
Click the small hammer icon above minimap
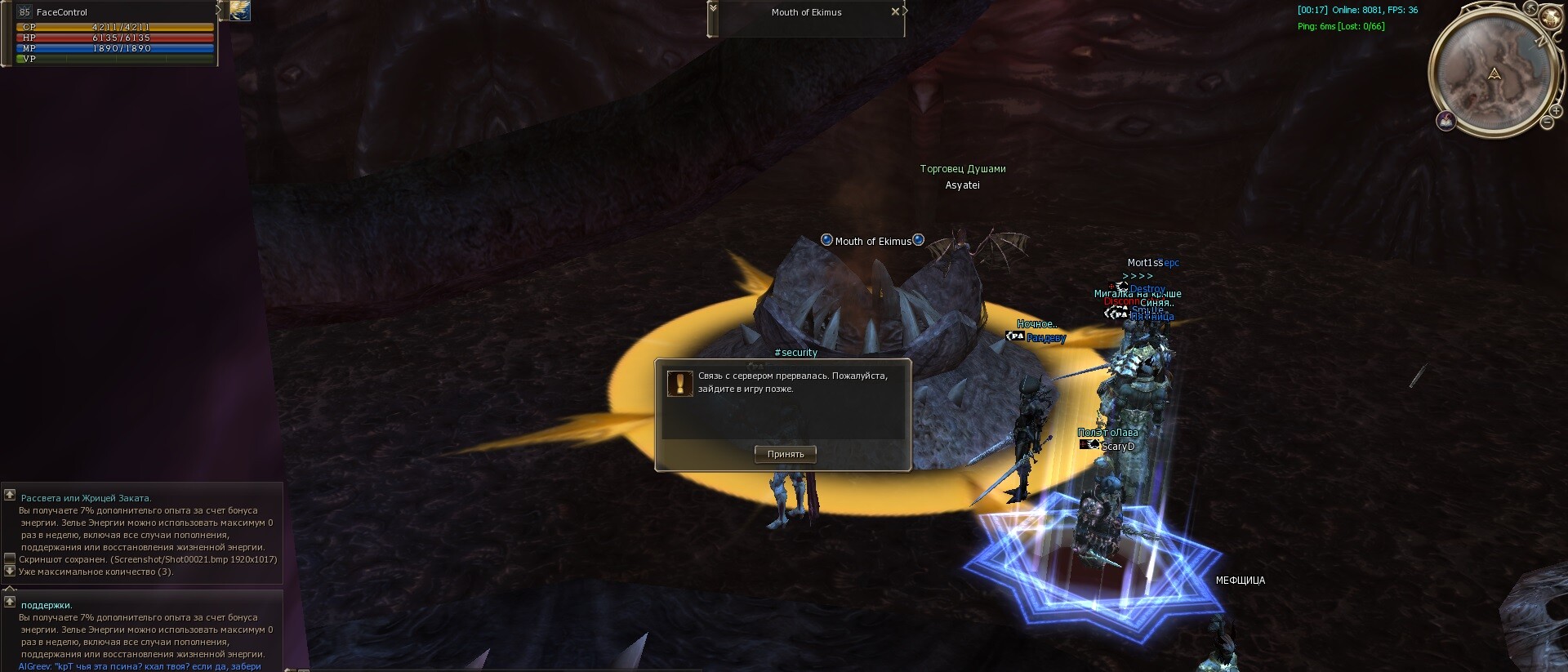pos(1531,9)
